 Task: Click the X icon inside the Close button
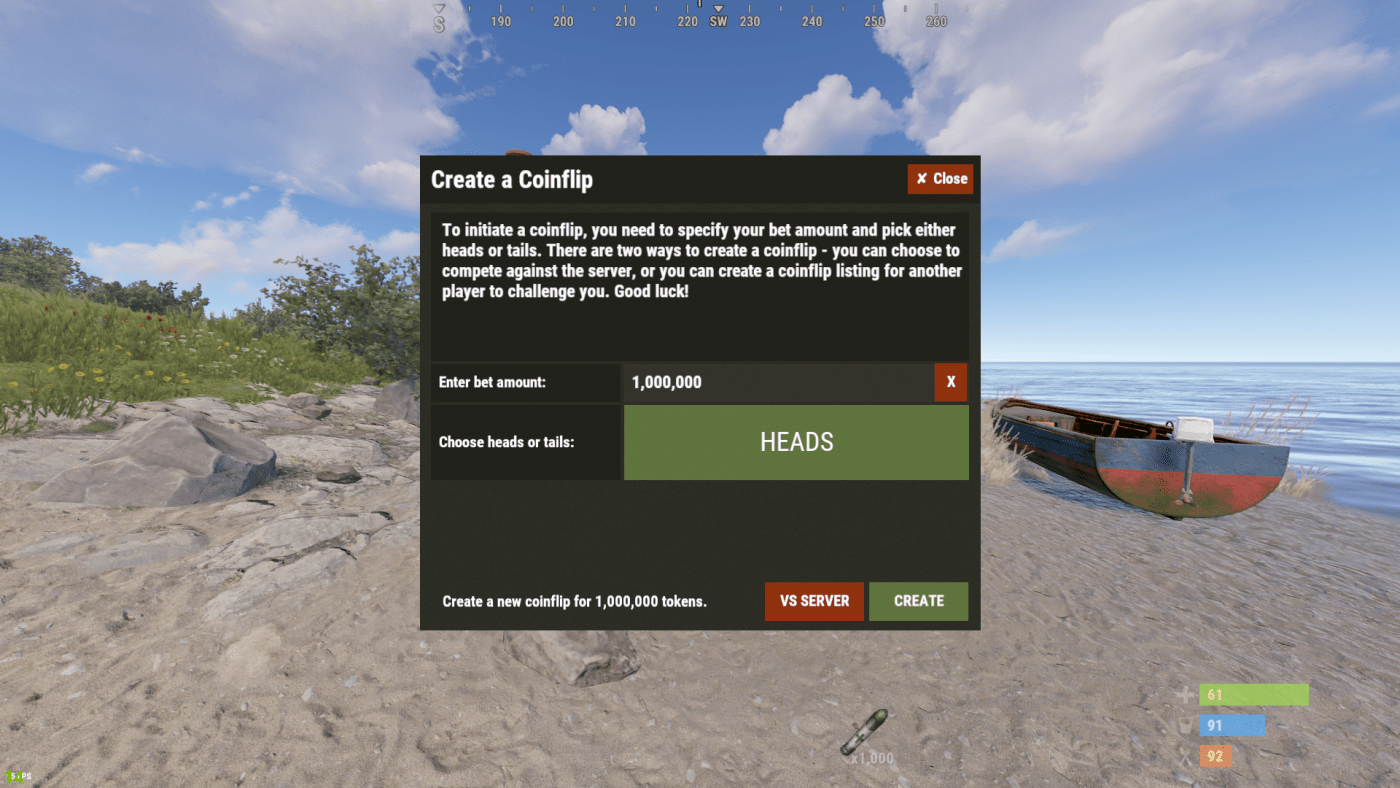pos(920,178)
